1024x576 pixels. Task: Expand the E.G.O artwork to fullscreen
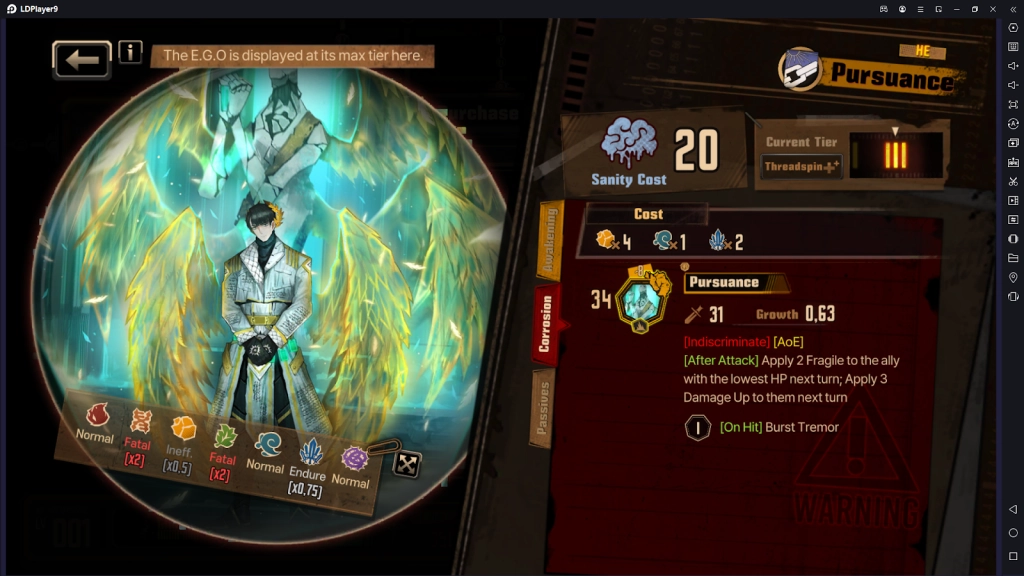(407, 464)
